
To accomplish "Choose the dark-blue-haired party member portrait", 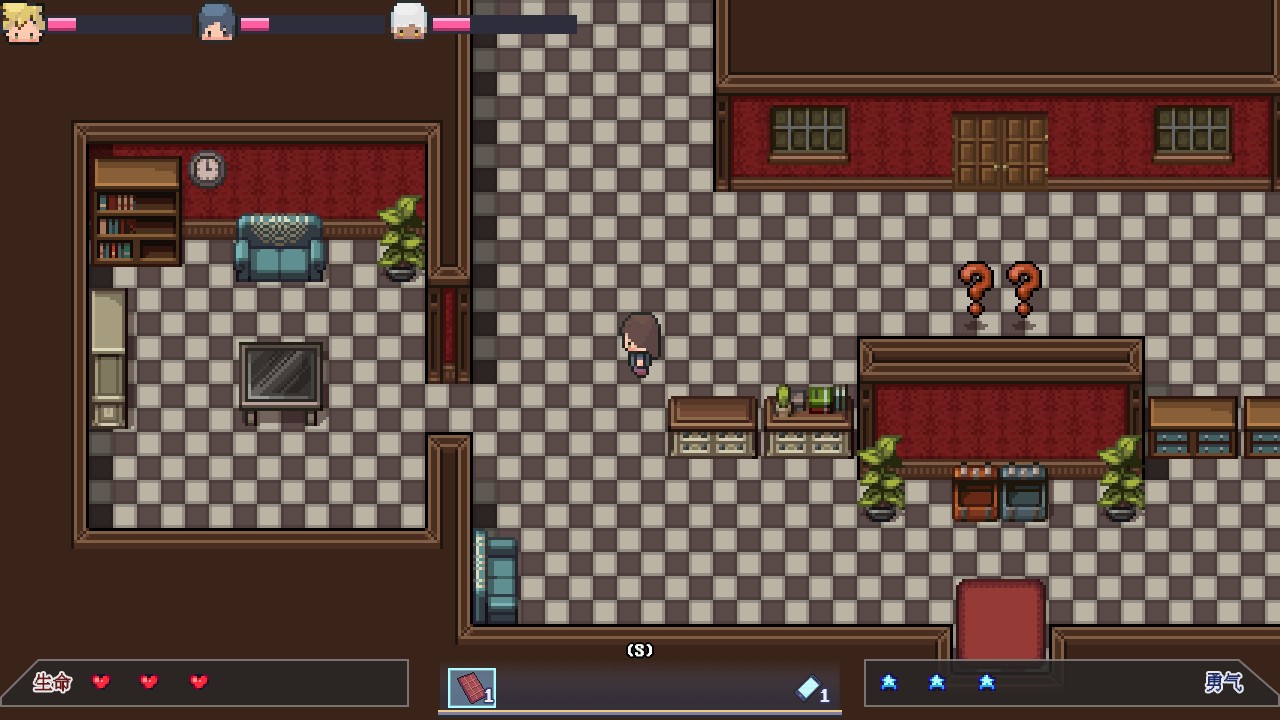I will (x=216, y=23).
